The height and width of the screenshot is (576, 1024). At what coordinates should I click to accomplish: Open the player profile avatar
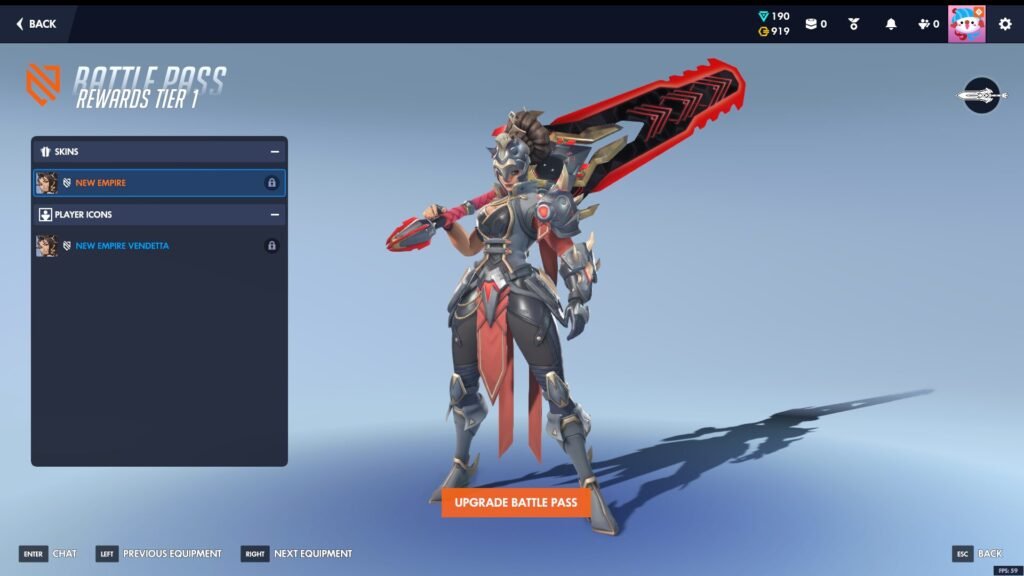(x=966, y=24)
